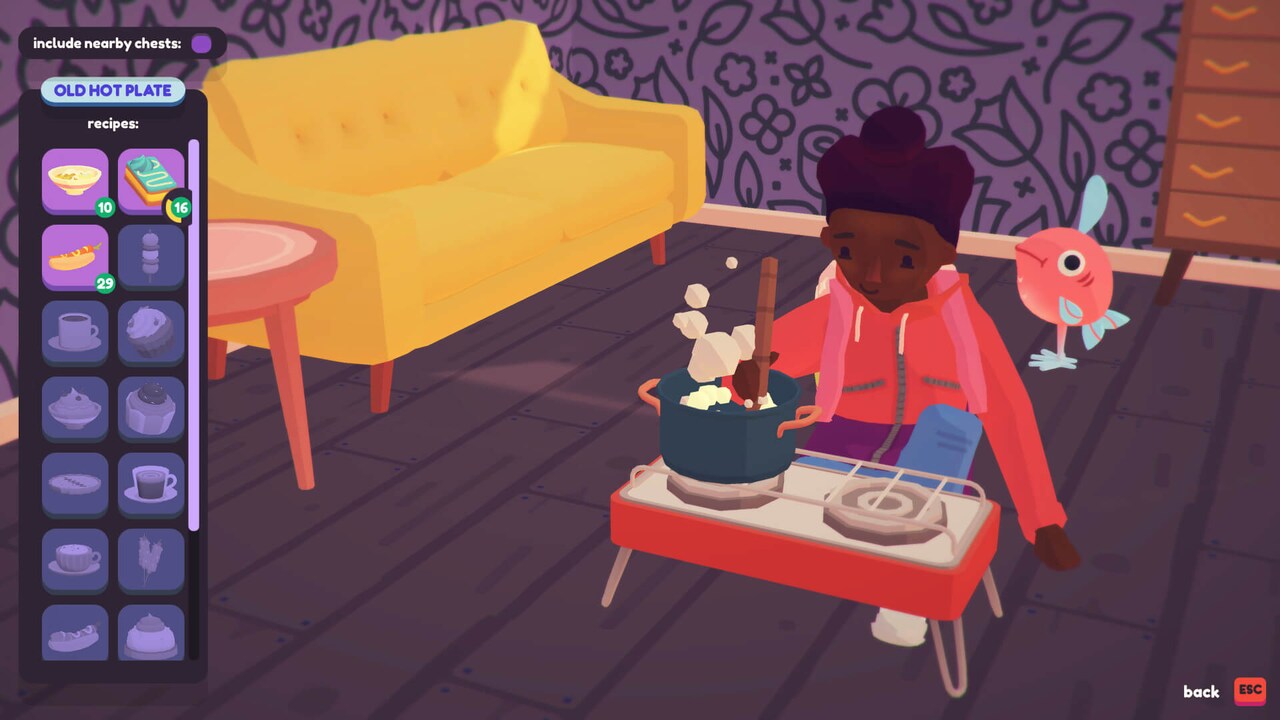Click the dried stalks recipe icon
The height and width of the screenshot is (720, 1280).
151,560
